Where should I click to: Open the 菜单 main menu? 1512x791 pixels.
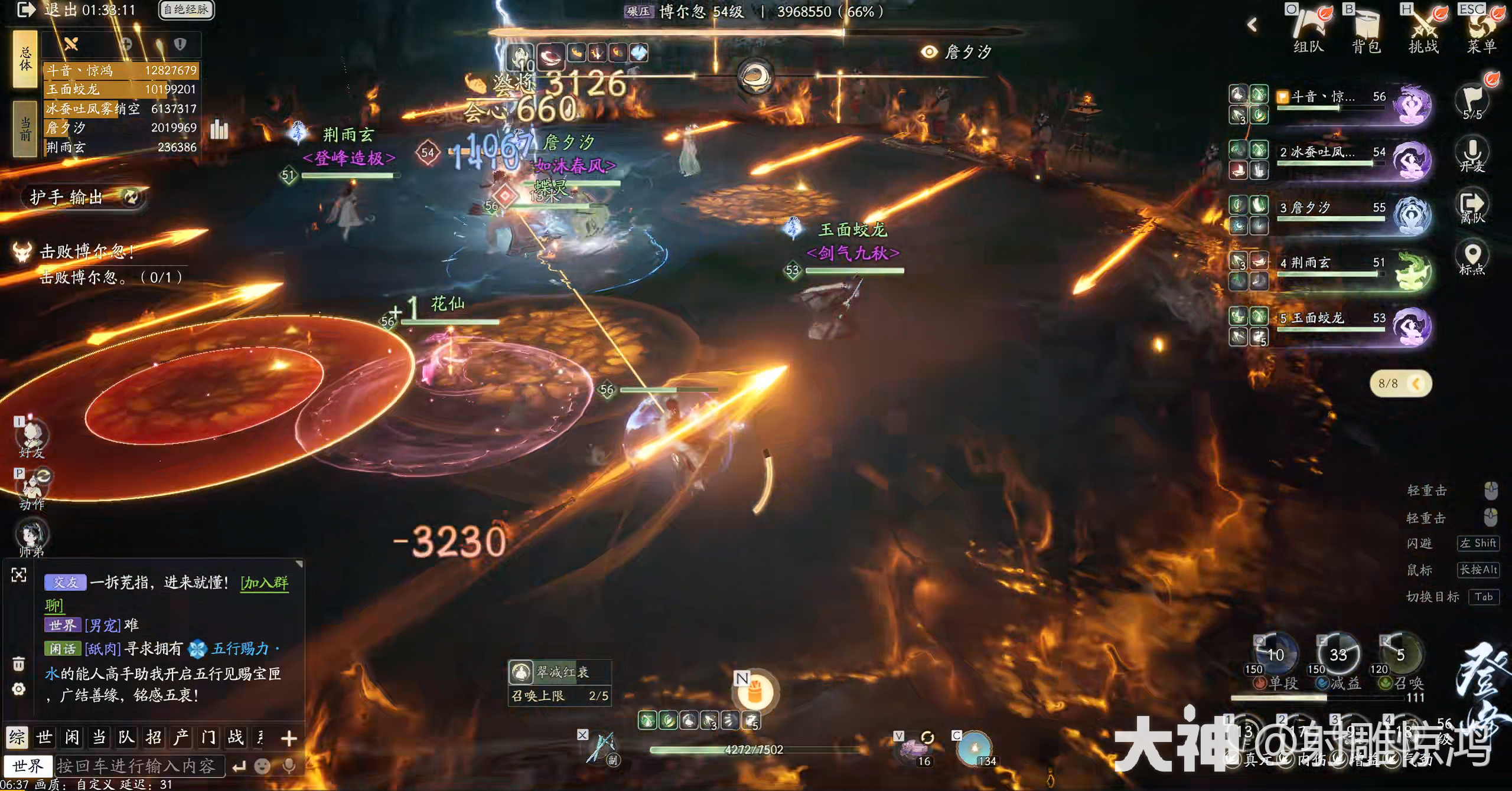point(1481,28)
